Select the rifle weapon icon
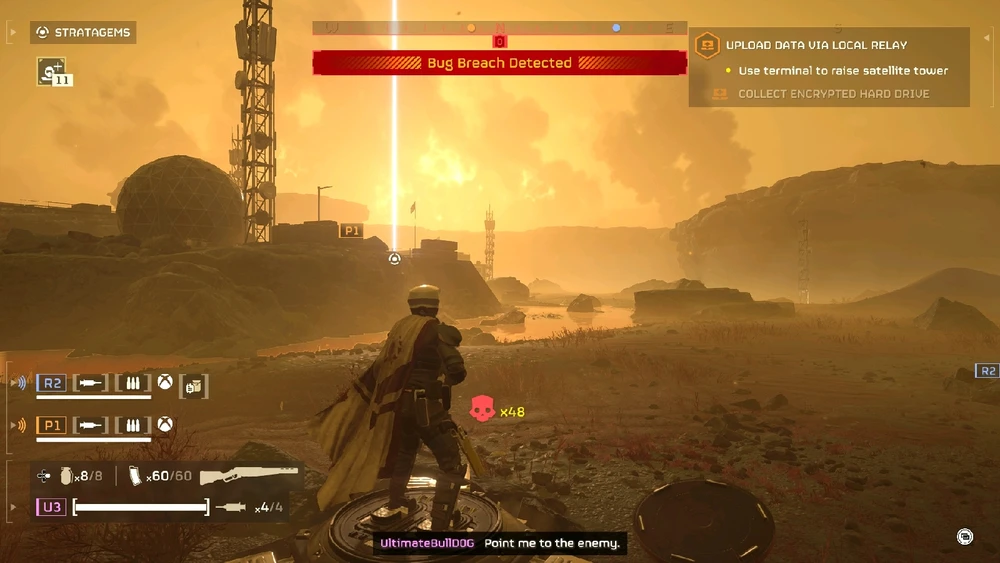This screenshot has height=563, width=1000. click(249, 475)
